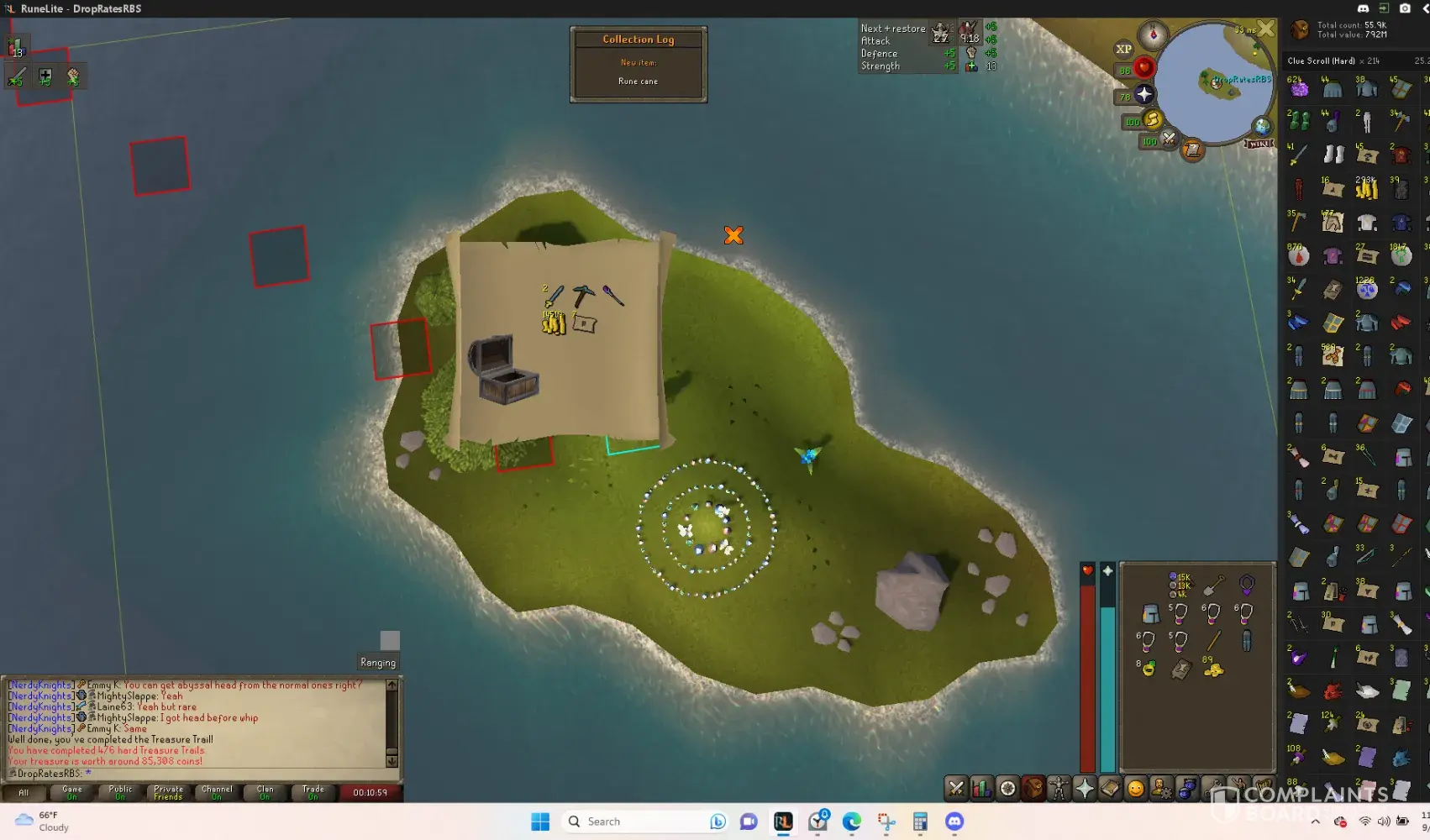
Task: Select the spade in the inventory
Action: pyautogui.click(x=1213, y=585)
